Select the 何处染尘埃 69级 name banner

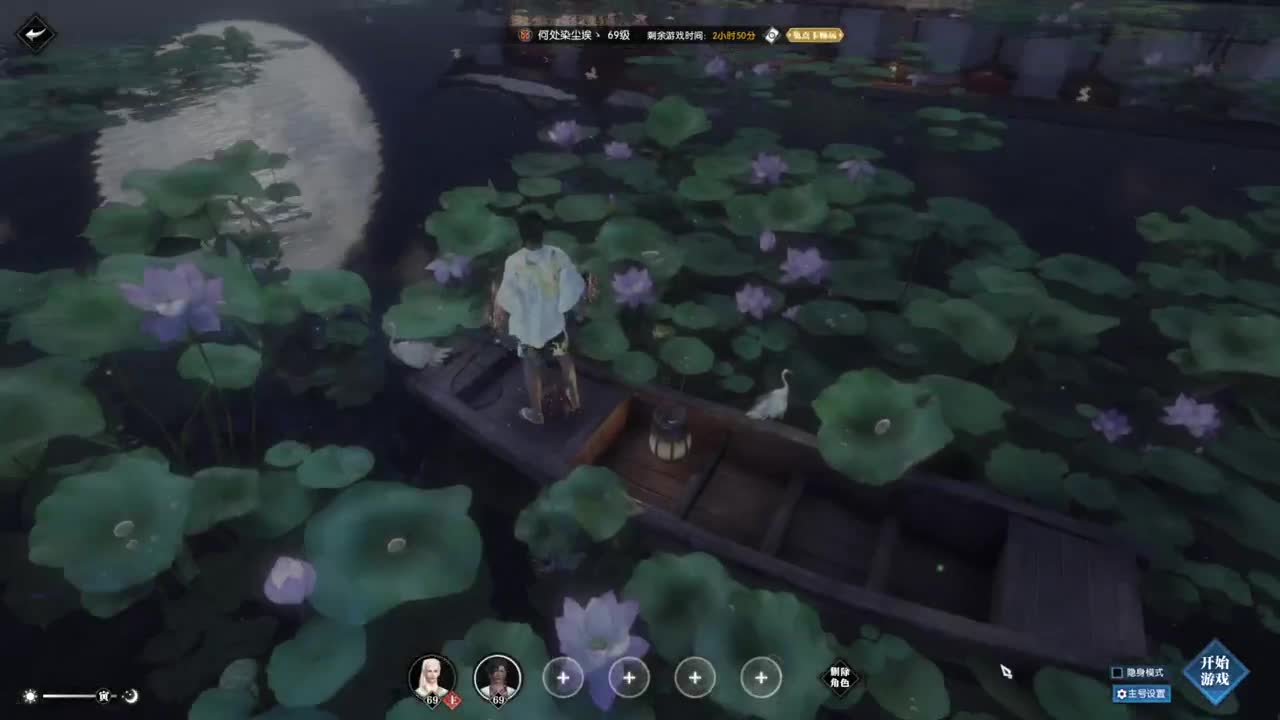tap(580, 36)
